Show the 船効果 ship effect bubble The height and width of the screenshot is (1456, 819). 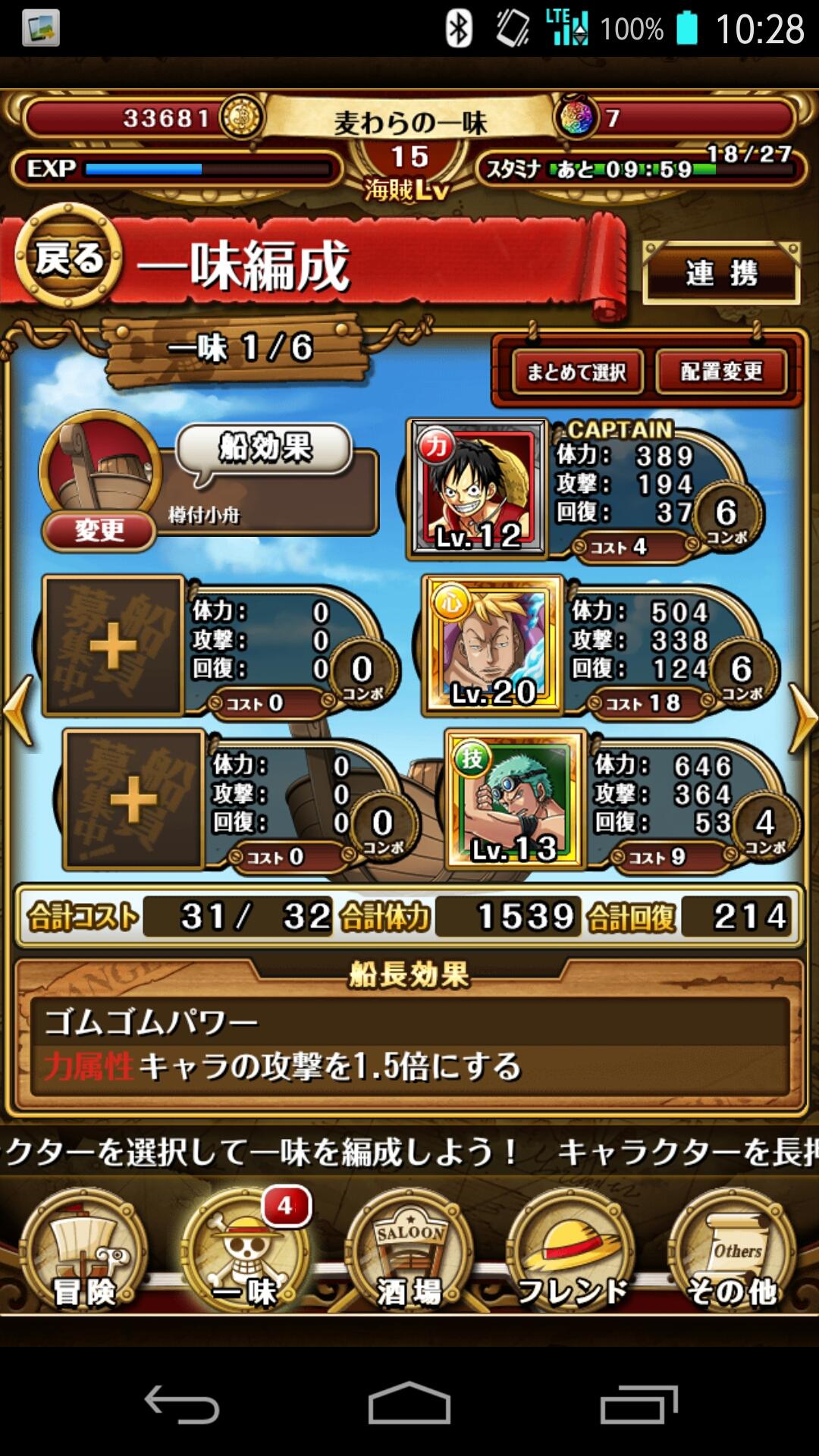265,449
